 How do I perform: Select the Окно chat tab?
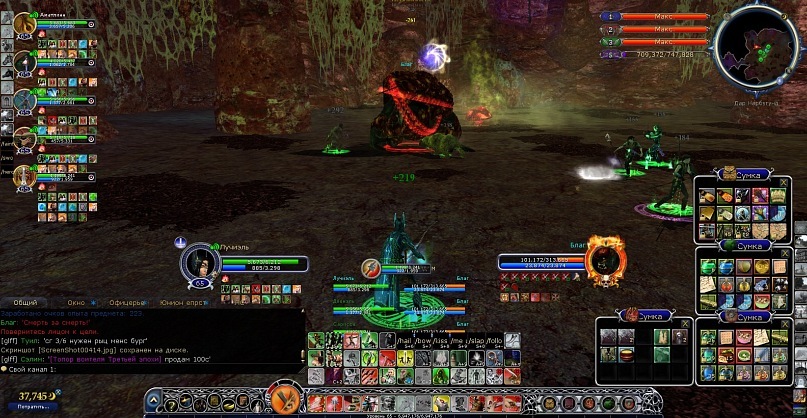tap(76, 301)
